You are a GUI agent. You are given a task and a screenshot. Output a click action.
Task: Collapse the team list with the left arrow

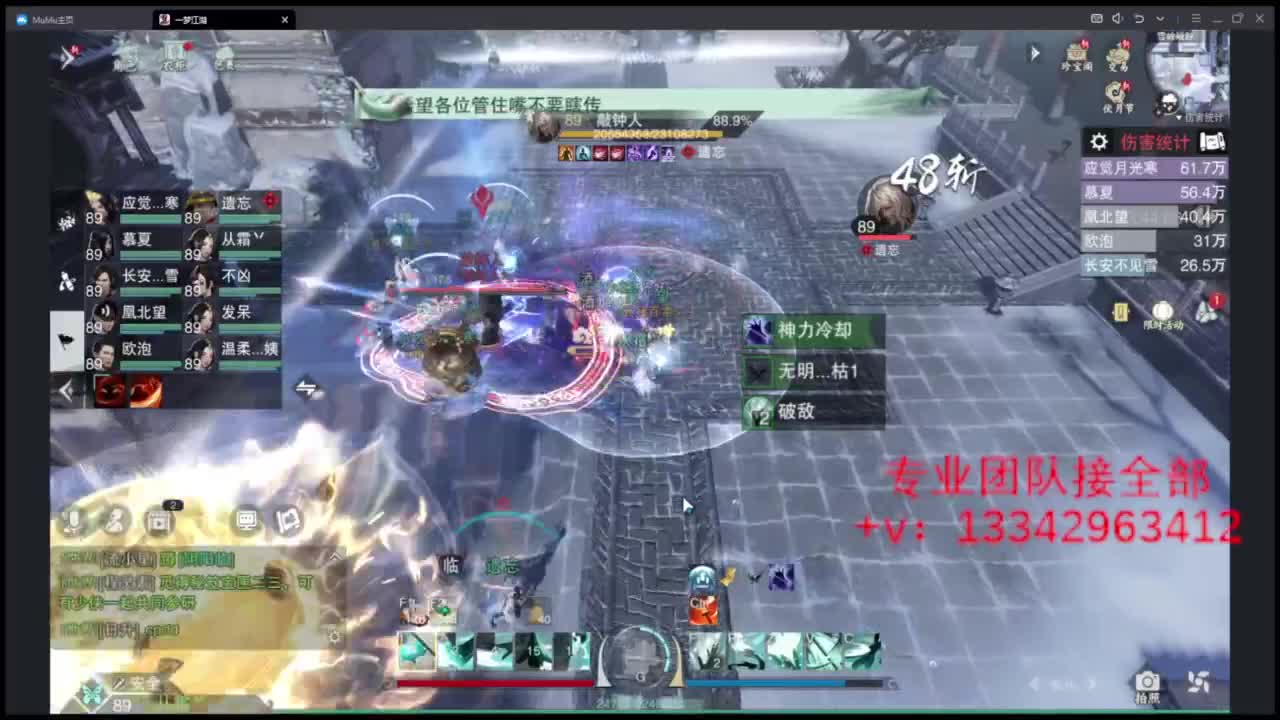tap(66, 390)
